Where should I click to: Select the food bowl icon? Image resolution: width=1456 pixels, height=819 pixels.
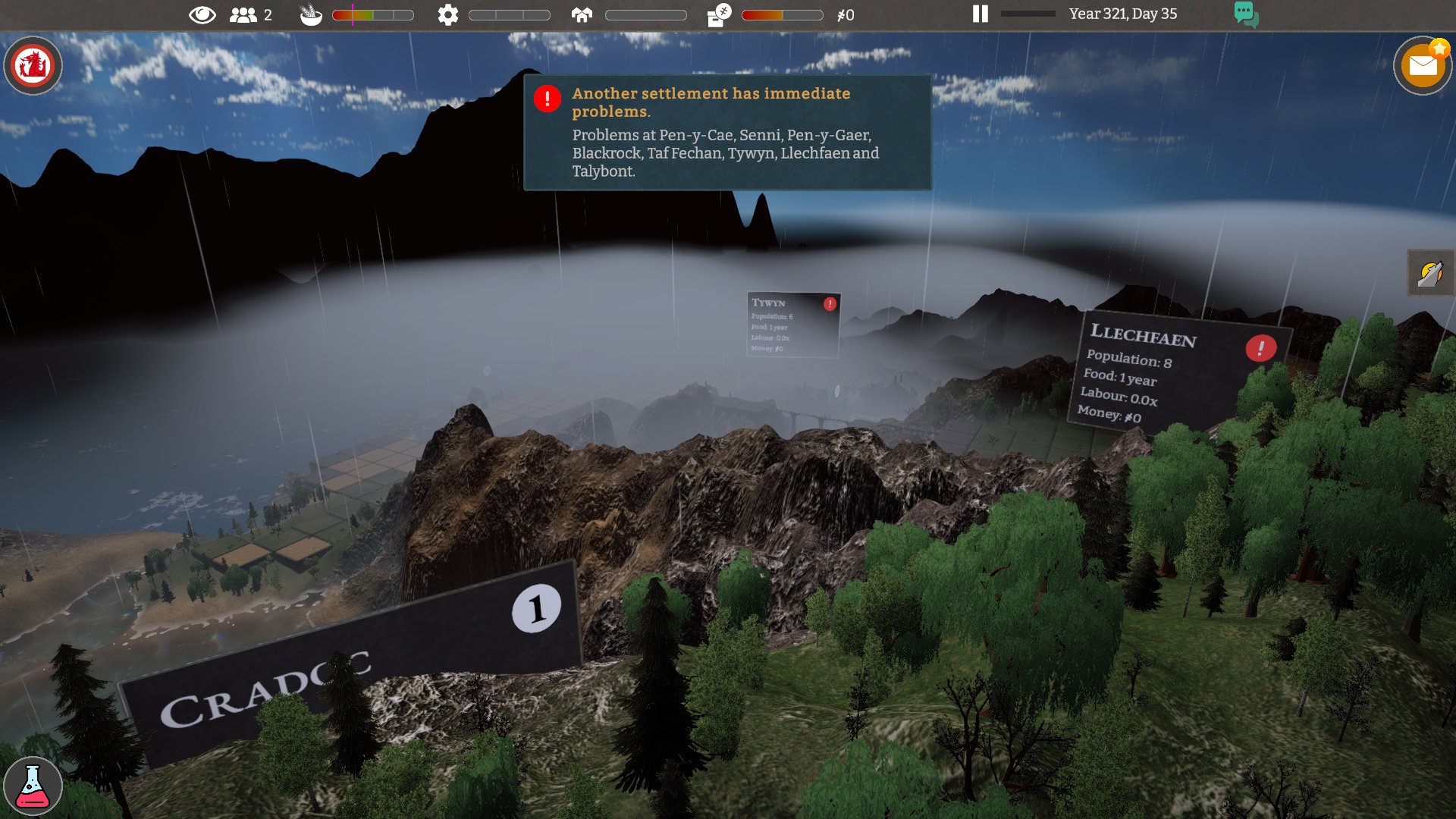[x=311, y=14]
